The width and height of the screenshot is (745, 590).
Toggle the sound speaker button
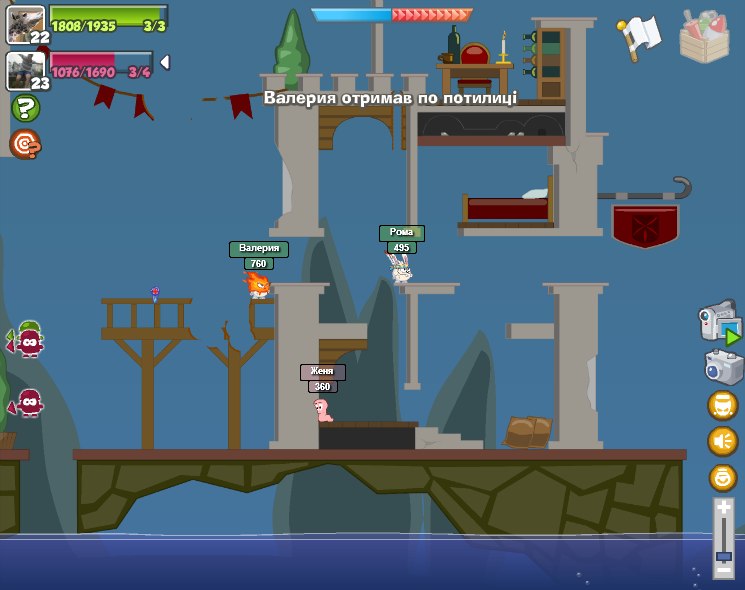click(x=722, y=441)
